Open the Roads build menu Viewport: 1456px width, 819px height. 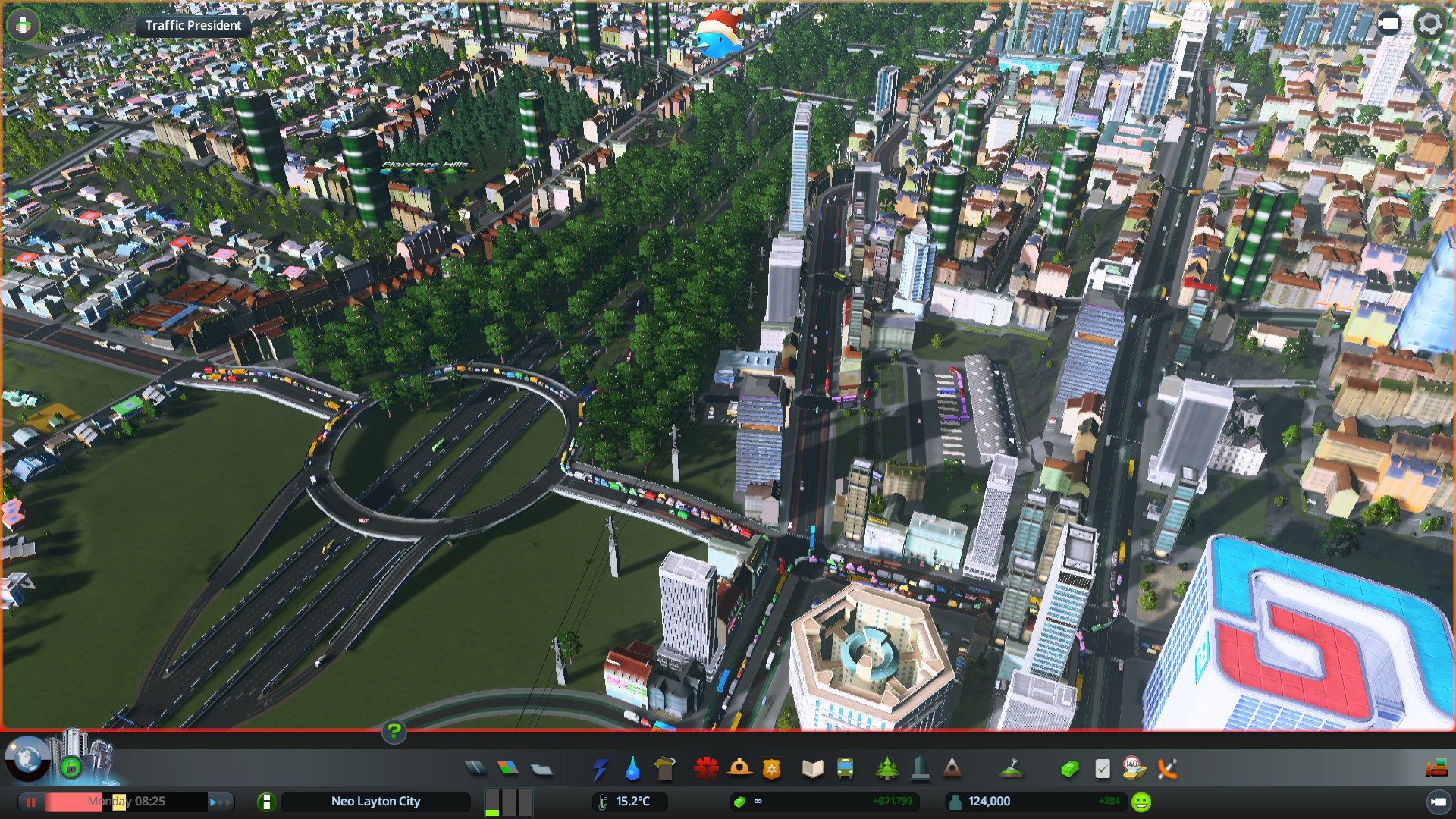[x=475, y=769]
